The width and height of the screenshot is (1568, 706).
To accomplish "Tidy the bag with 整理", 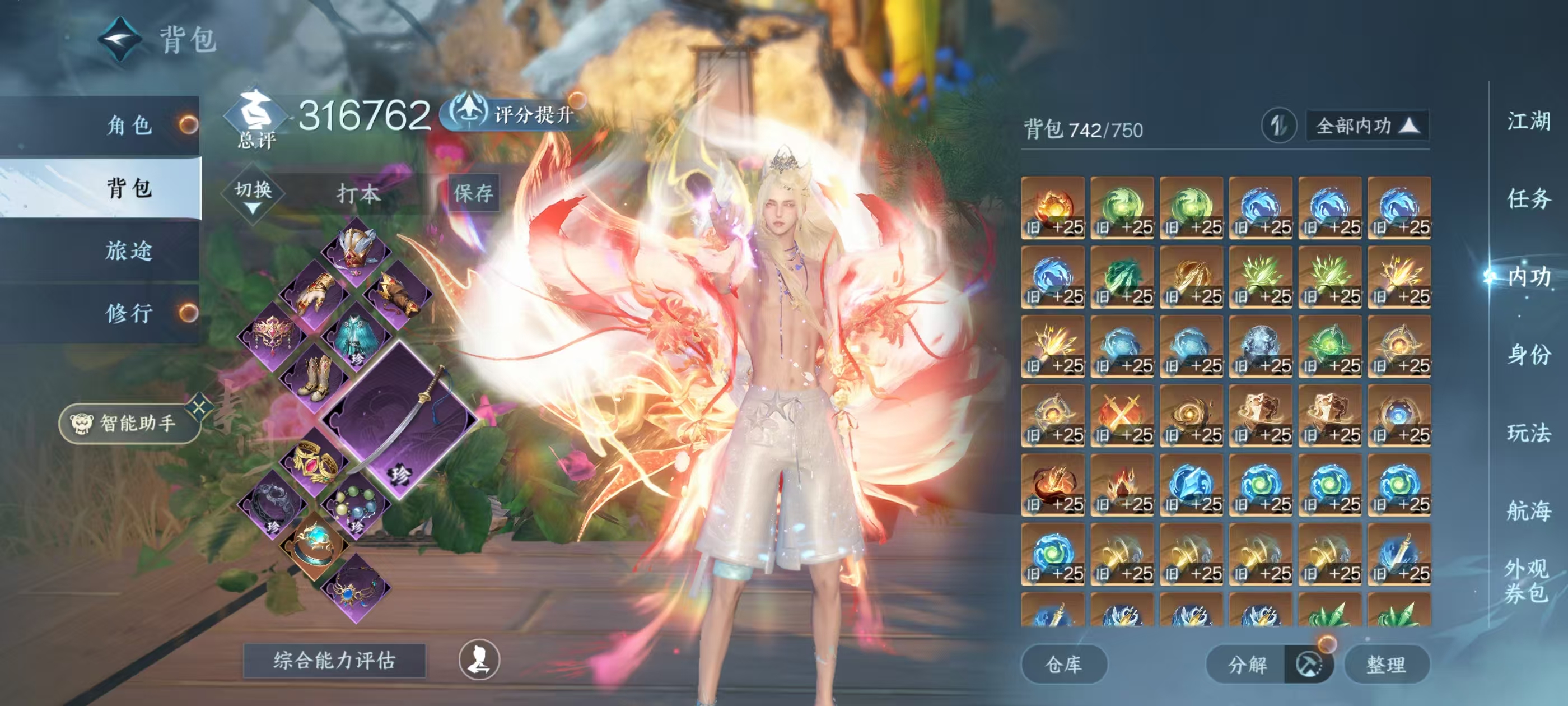I will click(x=1386, y=664).
